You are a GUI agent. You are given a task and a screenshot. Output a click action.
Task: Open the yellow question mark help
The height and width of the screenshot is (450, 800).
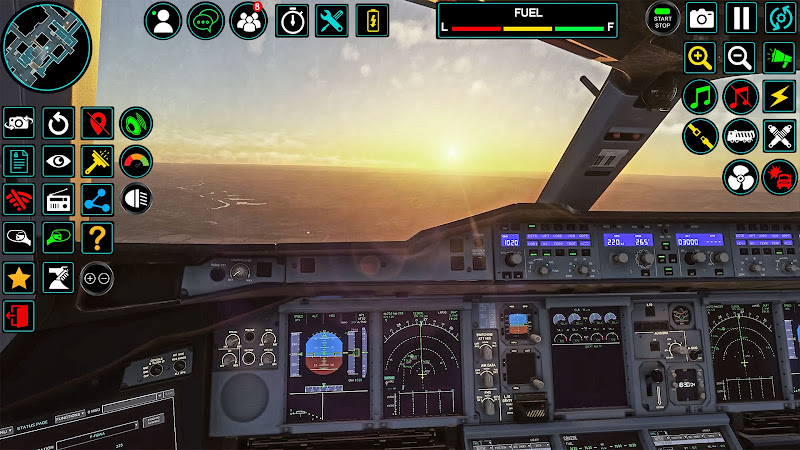97,238
